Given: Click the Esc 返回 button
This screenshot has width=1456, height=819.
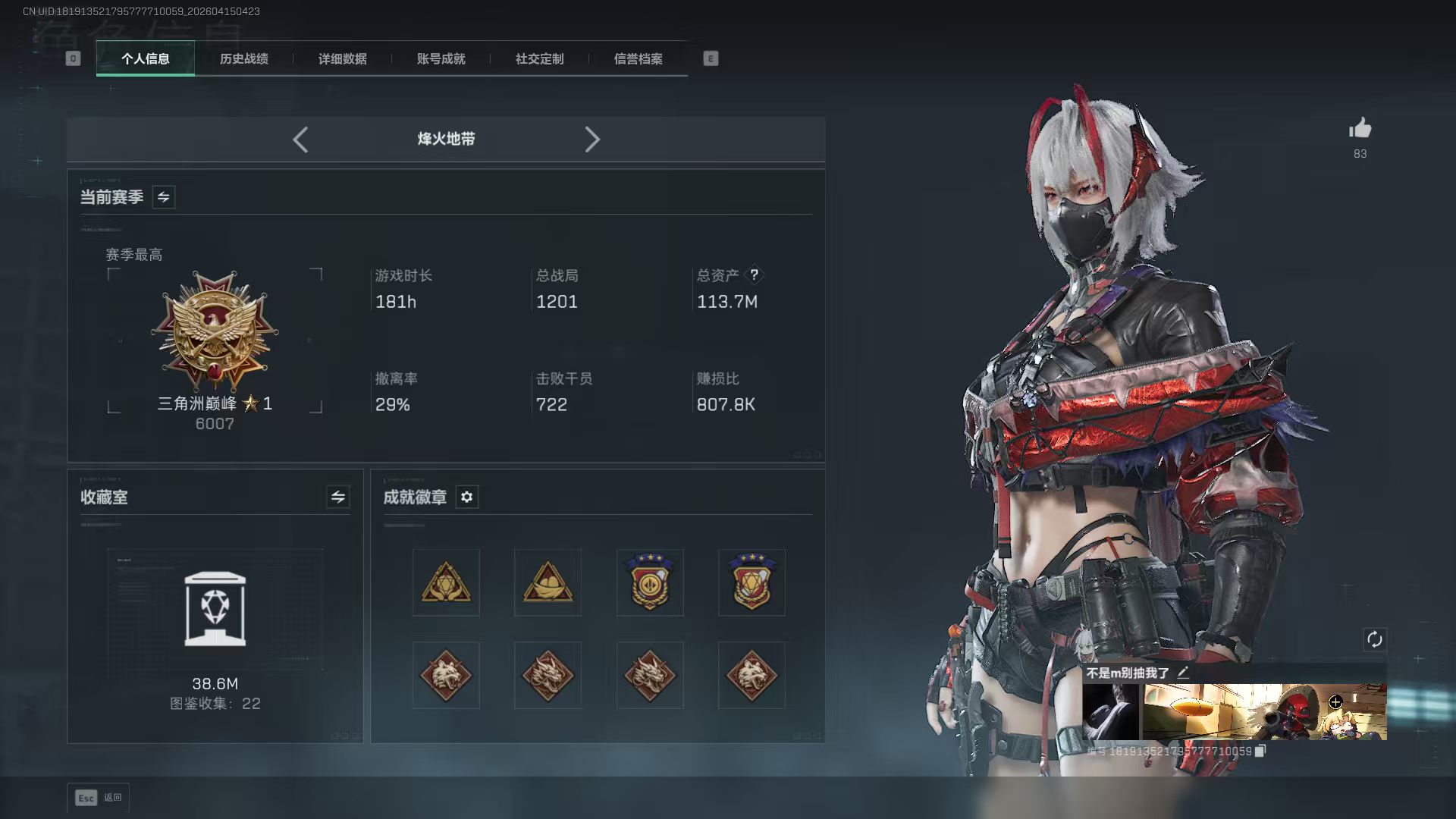Looking at the screenshot, I should pos(99,798).
